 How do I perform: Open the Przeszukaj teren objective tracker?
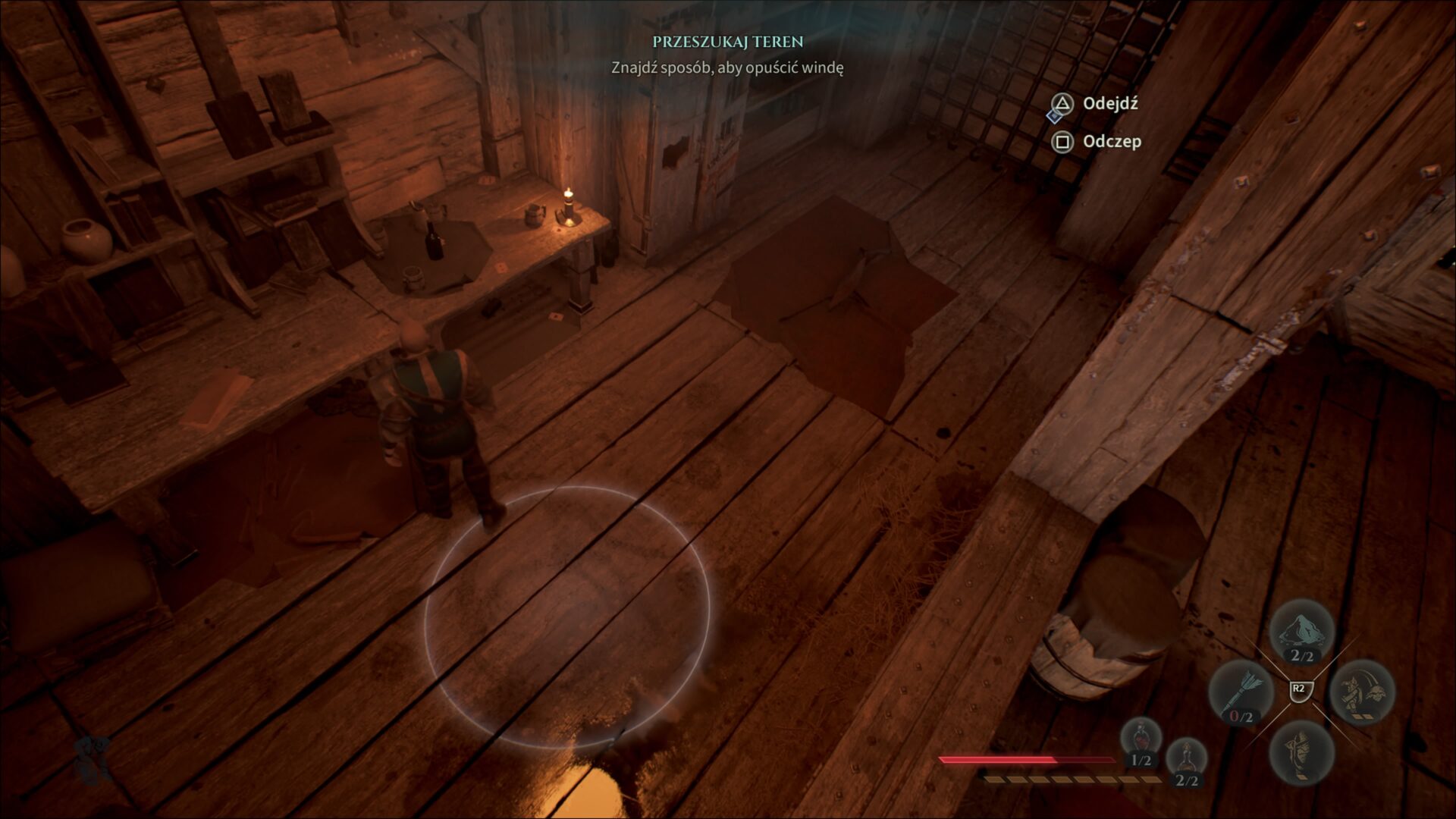(x=727, y=42)
